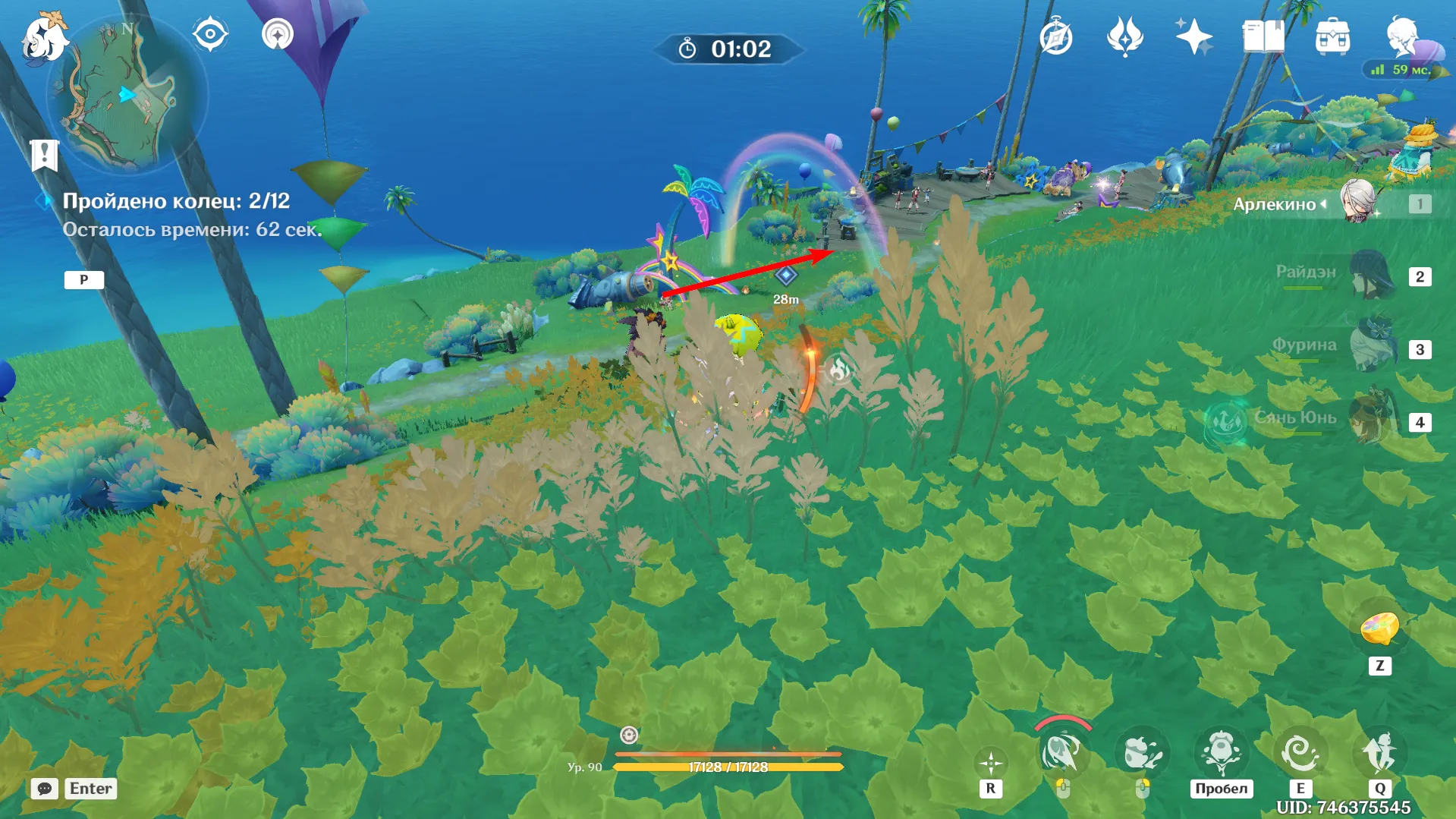Cast elemental skill with the E icon
This screenshot has width=1456, height=819.
click(x=1301, y=752)
